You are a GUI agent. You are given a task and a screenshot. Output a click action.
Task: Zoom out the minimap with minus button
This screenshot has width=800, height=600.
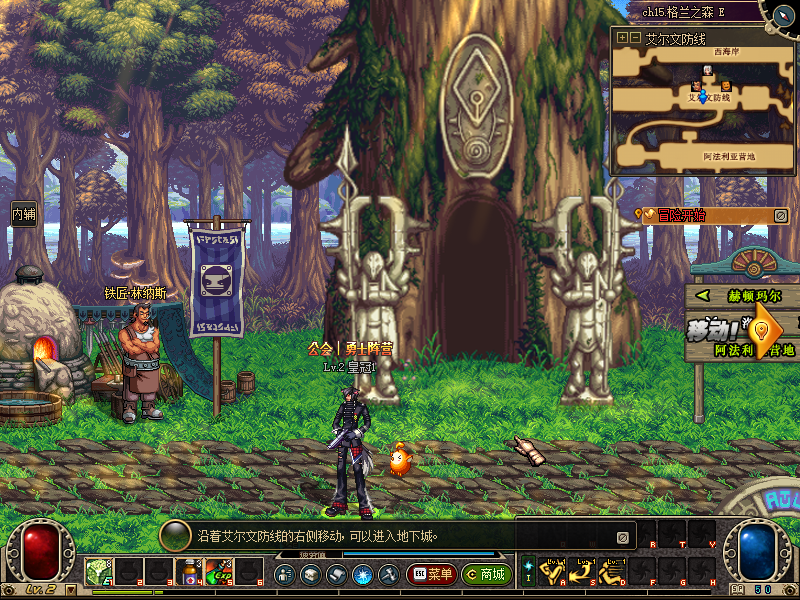tap(635, 37)
